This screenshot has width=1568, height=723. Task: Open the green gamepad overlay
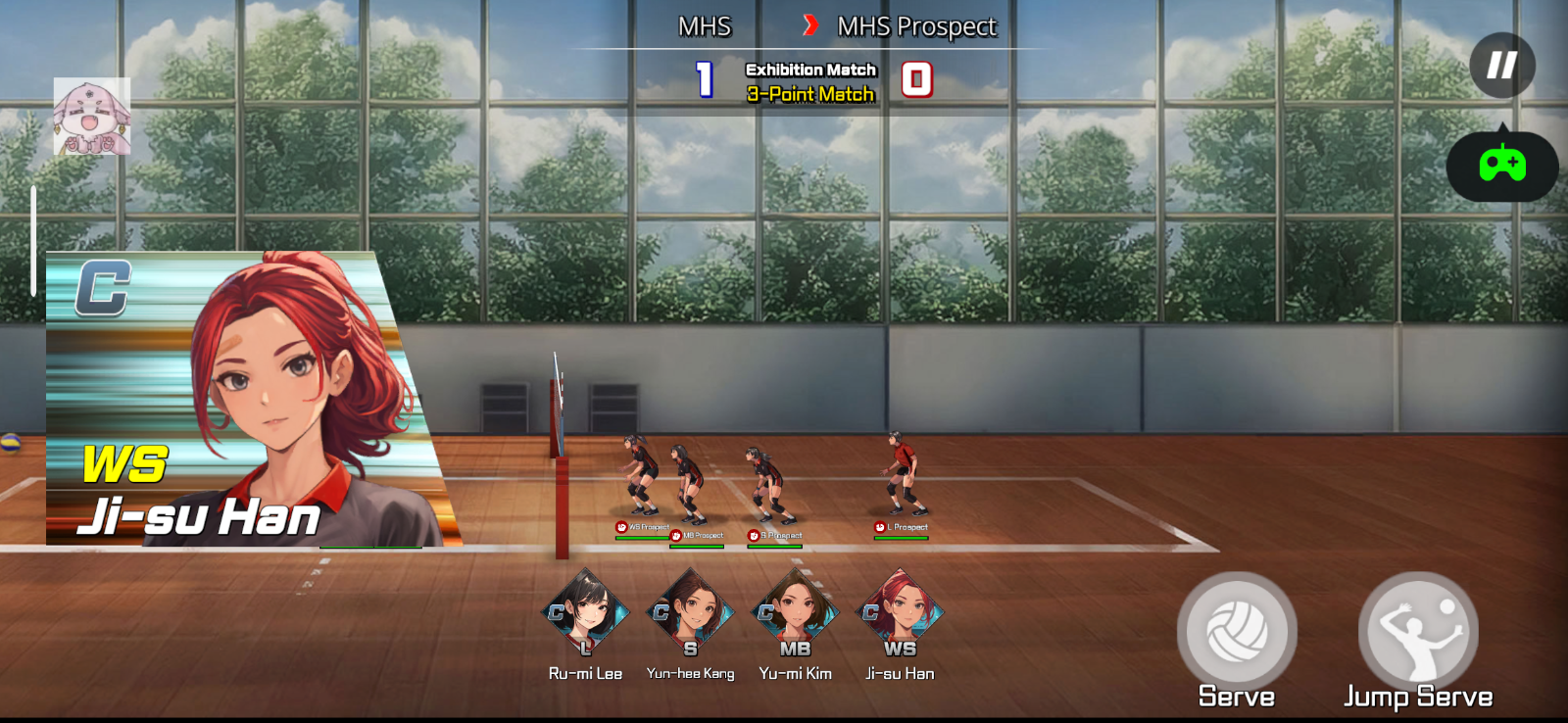[x=1501, y=165]
